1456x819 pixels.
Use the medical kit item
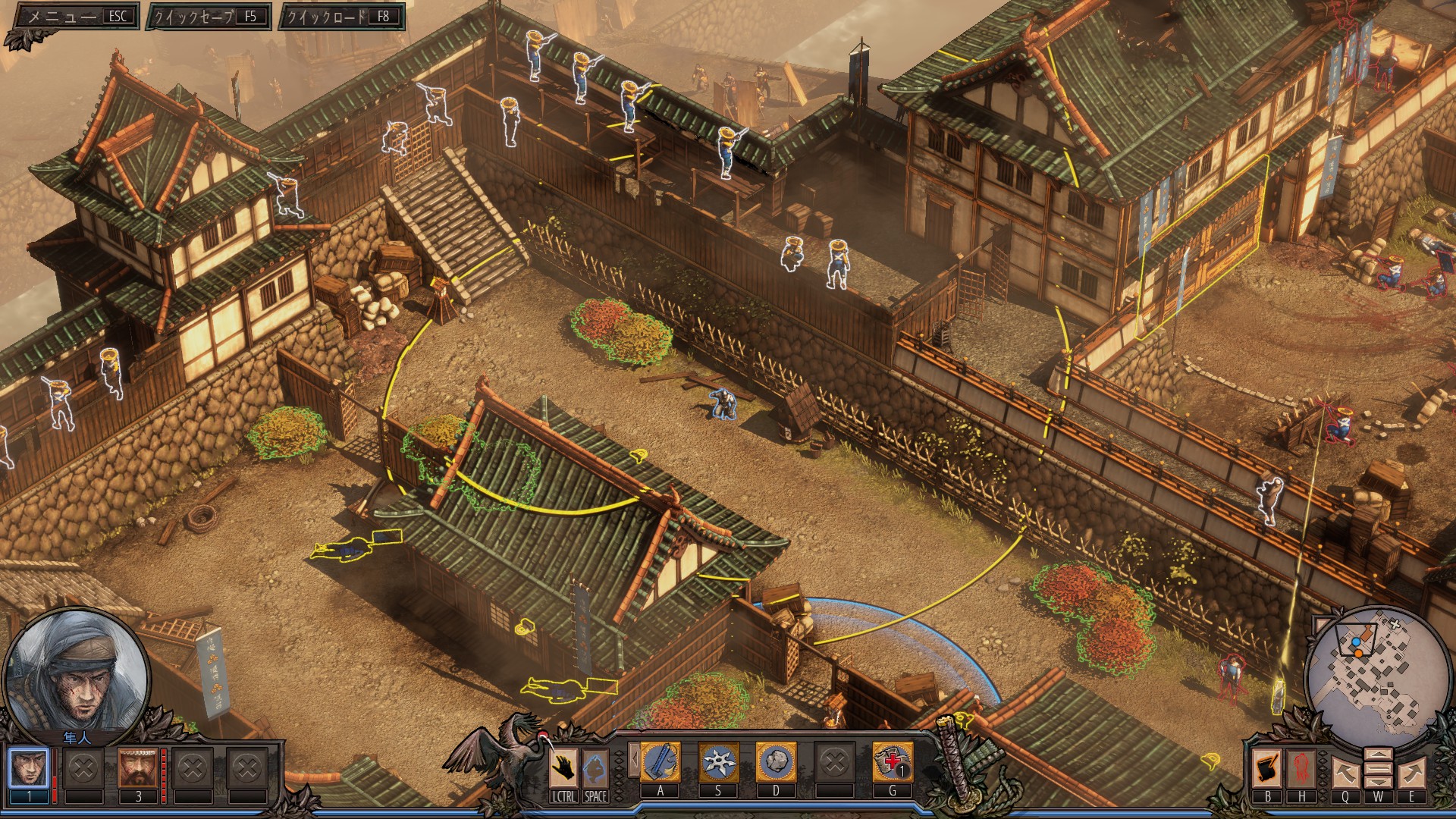[x=892, y=761]
